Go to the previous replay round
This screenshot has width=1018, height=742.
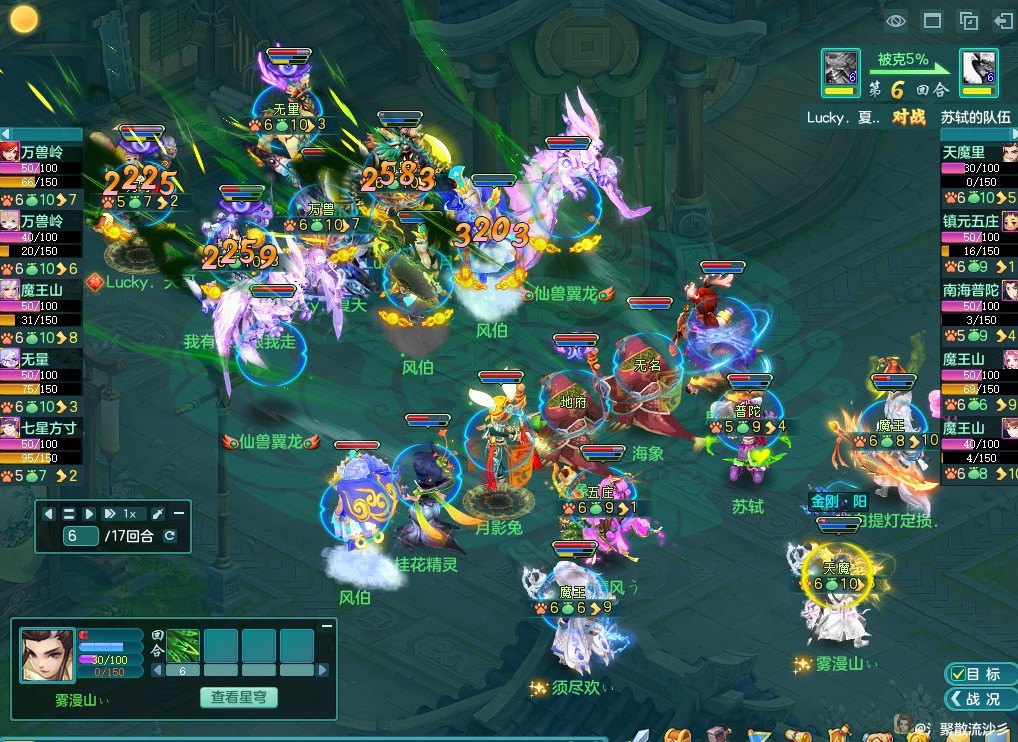point(49,514)
